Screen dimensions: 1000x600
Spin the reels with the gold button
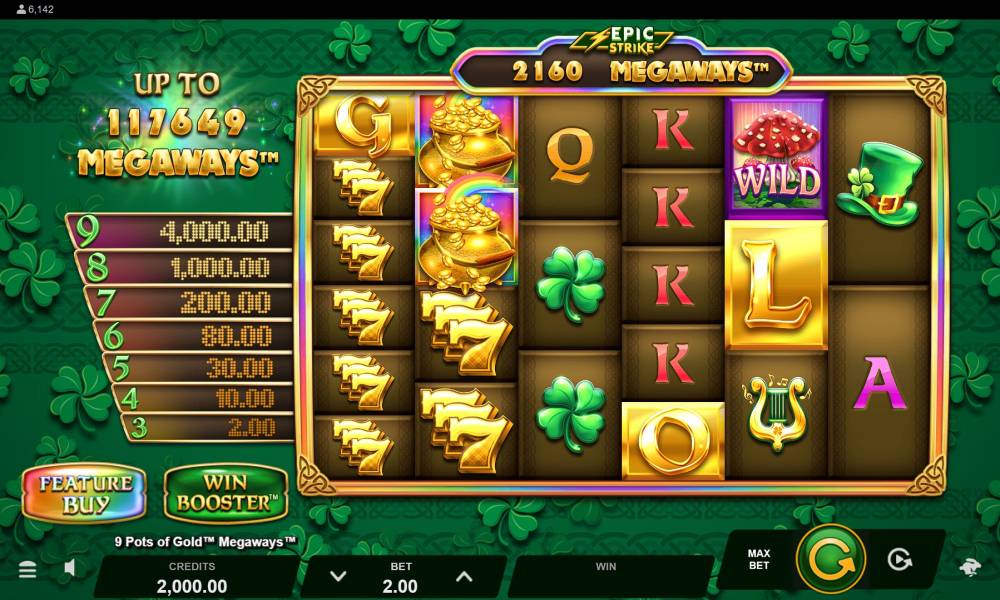[830, 559]
